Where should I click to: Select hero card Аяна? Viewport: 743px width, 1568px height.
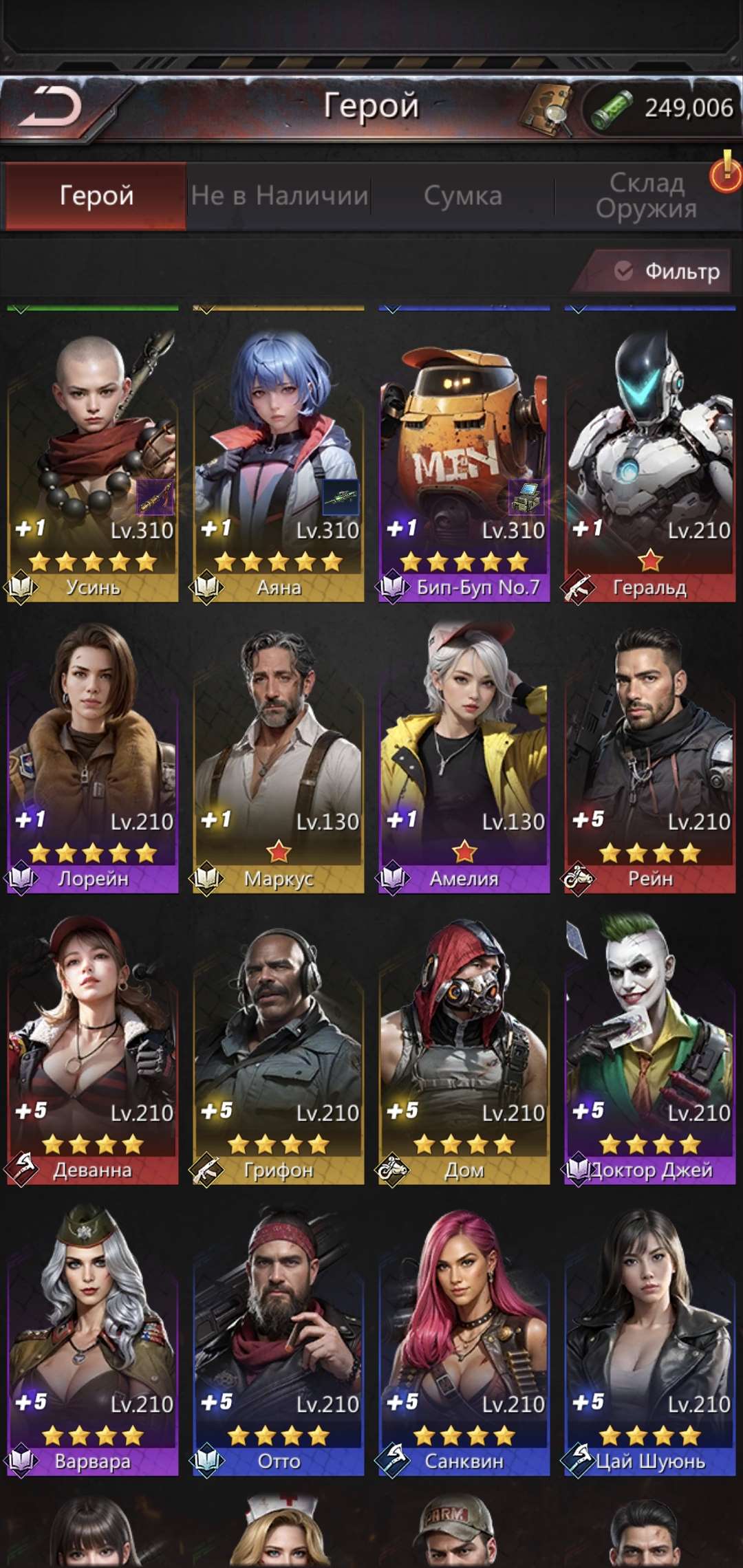(279, 454)
